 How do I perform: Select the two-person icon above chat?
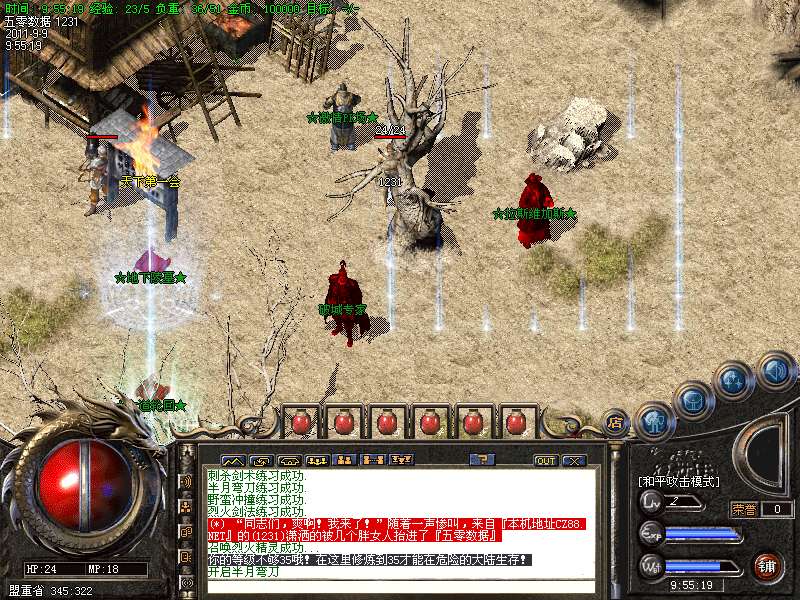pyautogui.click(x=345, y=461)
